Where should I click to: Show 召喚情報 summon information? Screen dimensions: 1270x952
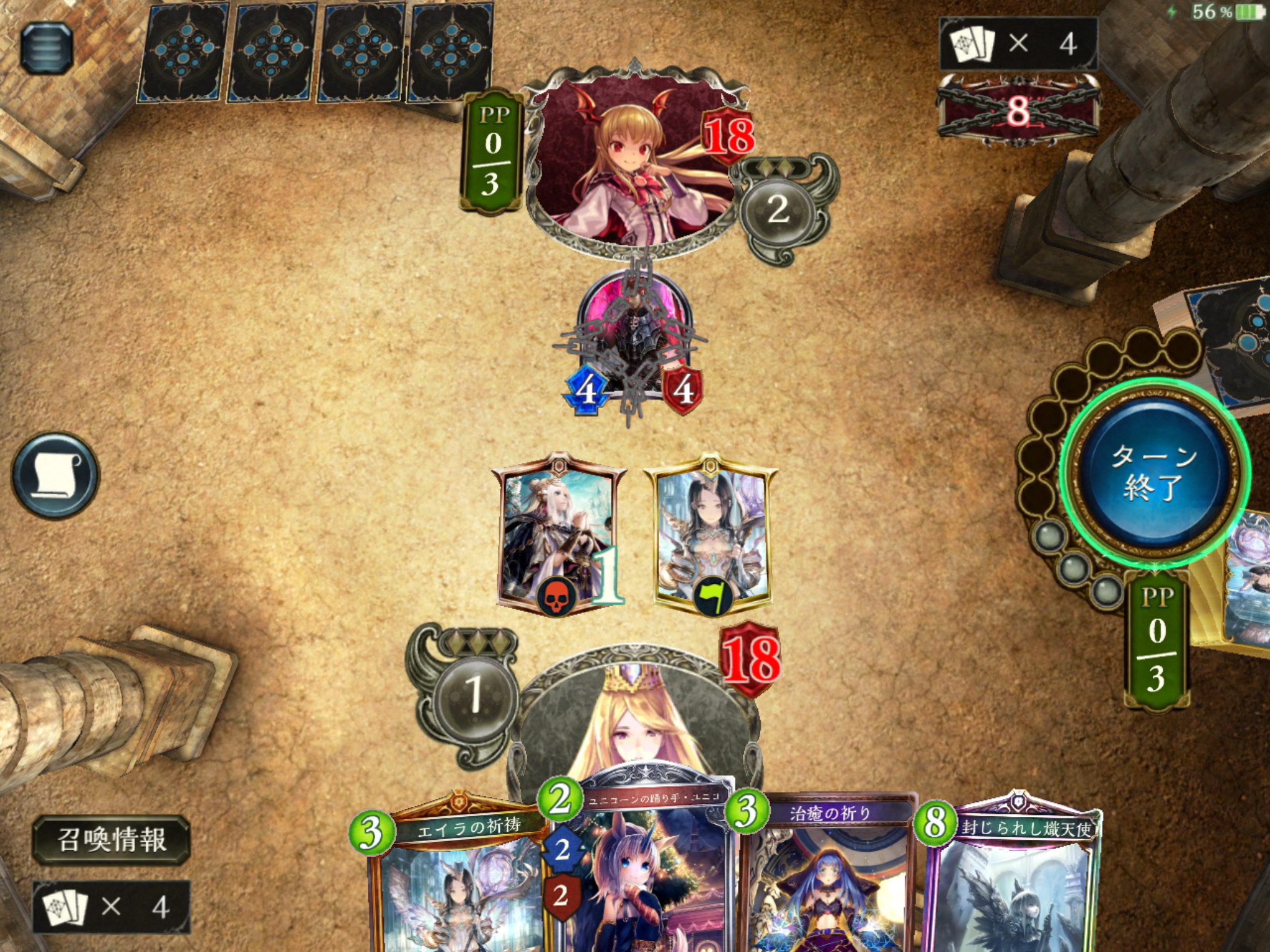(112, 840)
